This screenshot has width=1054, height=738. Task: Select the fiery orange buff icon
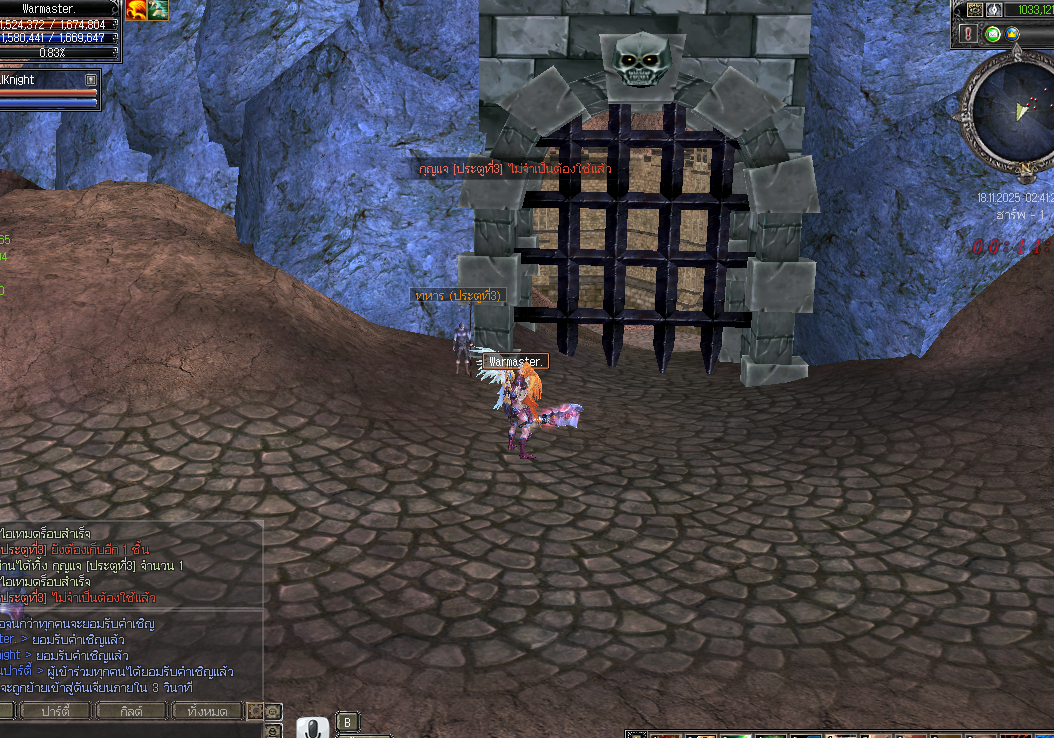pyautogui.click(x=136, y=10)
